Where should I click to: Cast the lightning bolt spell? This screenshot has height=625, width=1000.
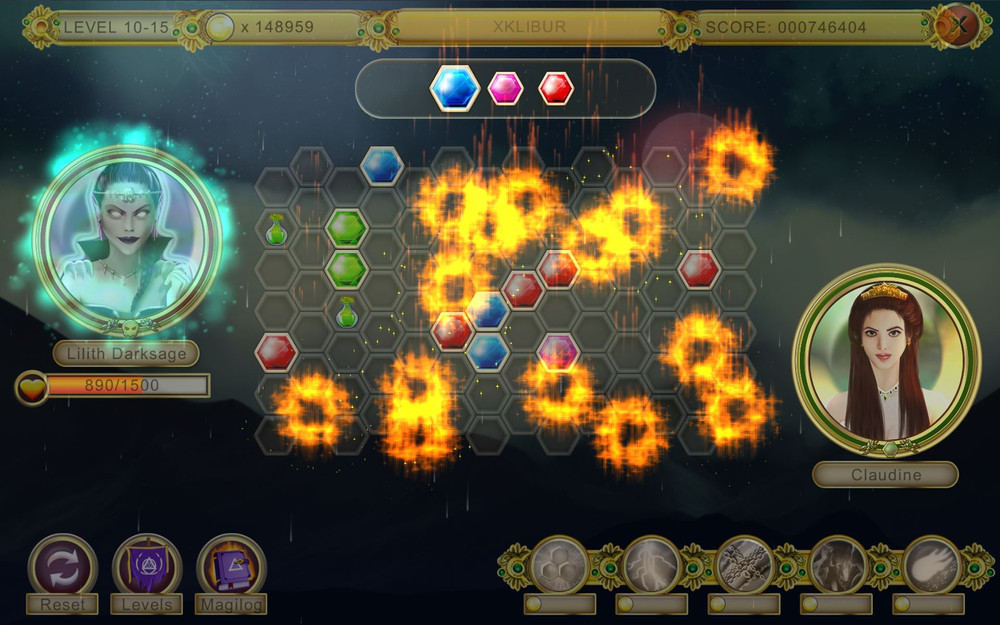(x=652, y=565)
